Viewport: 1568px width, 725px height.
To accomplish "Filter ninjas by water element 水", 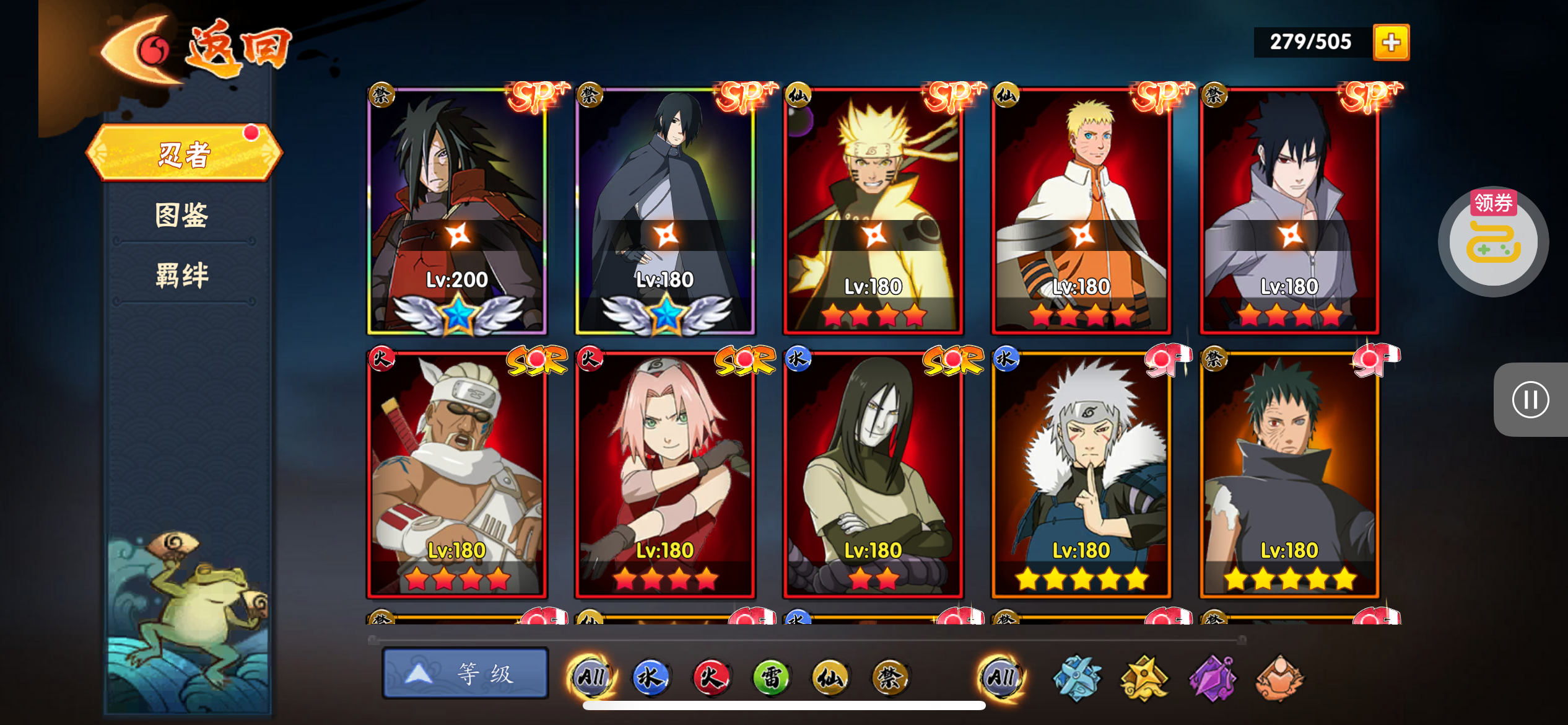I will [x=650, y=677].
